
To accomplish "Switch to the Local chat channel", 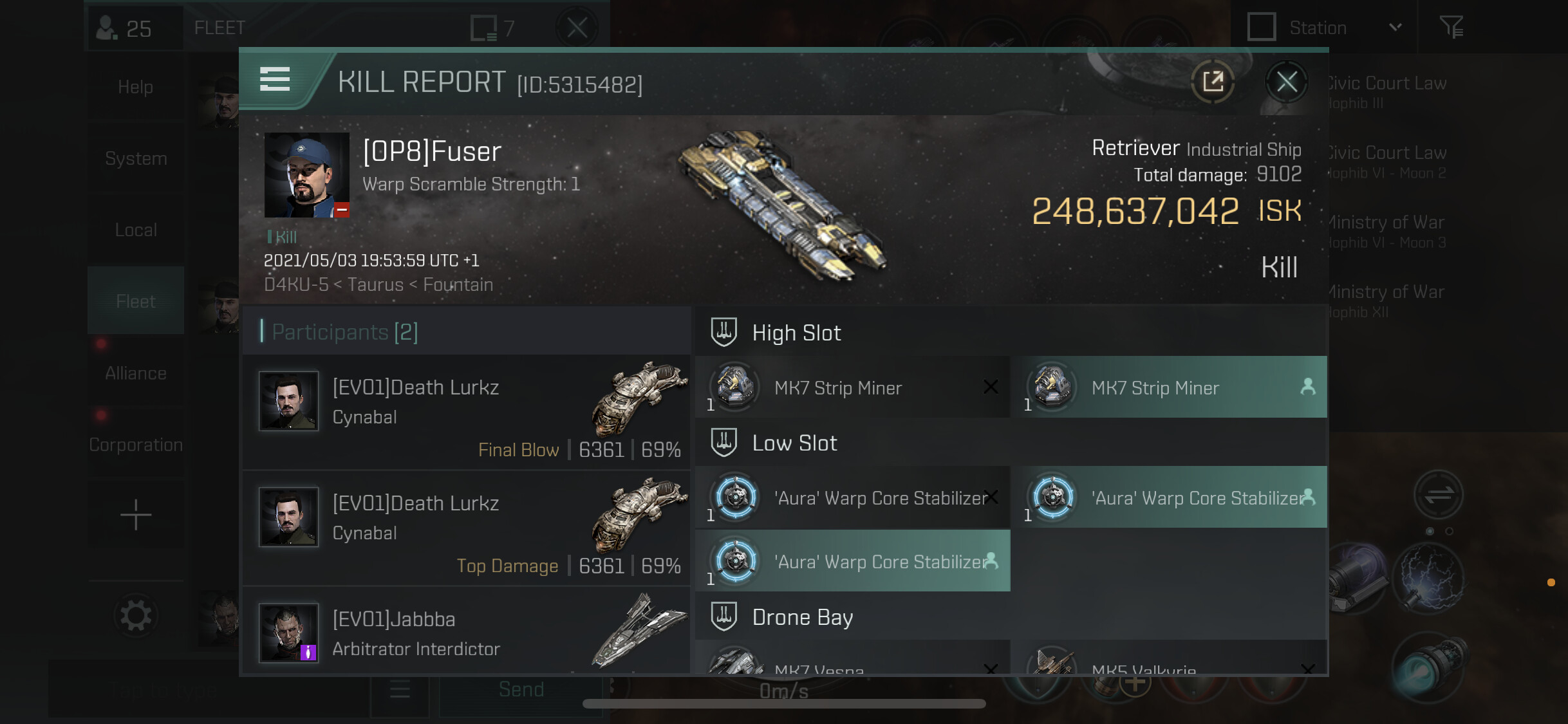I will pos(135,230).
